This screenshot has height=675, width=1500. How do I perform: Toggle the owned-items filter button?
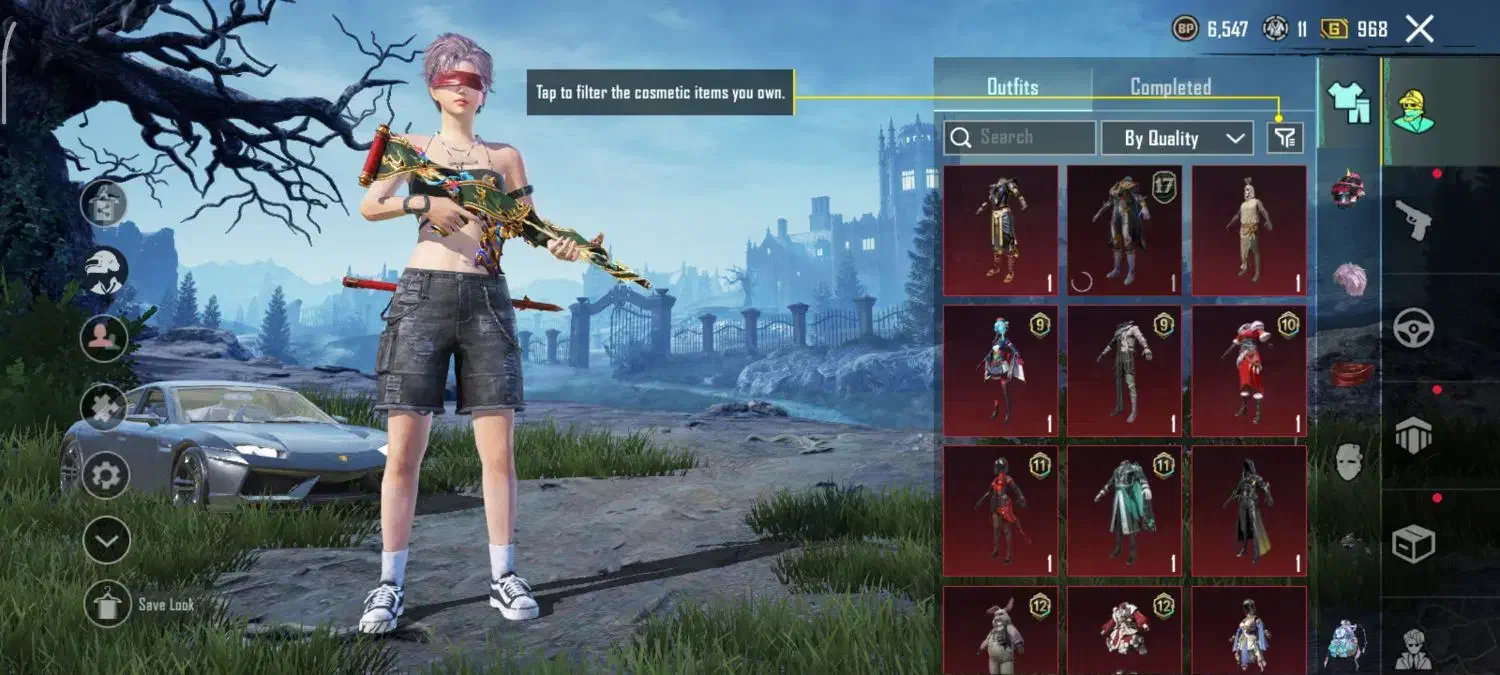1285,138
